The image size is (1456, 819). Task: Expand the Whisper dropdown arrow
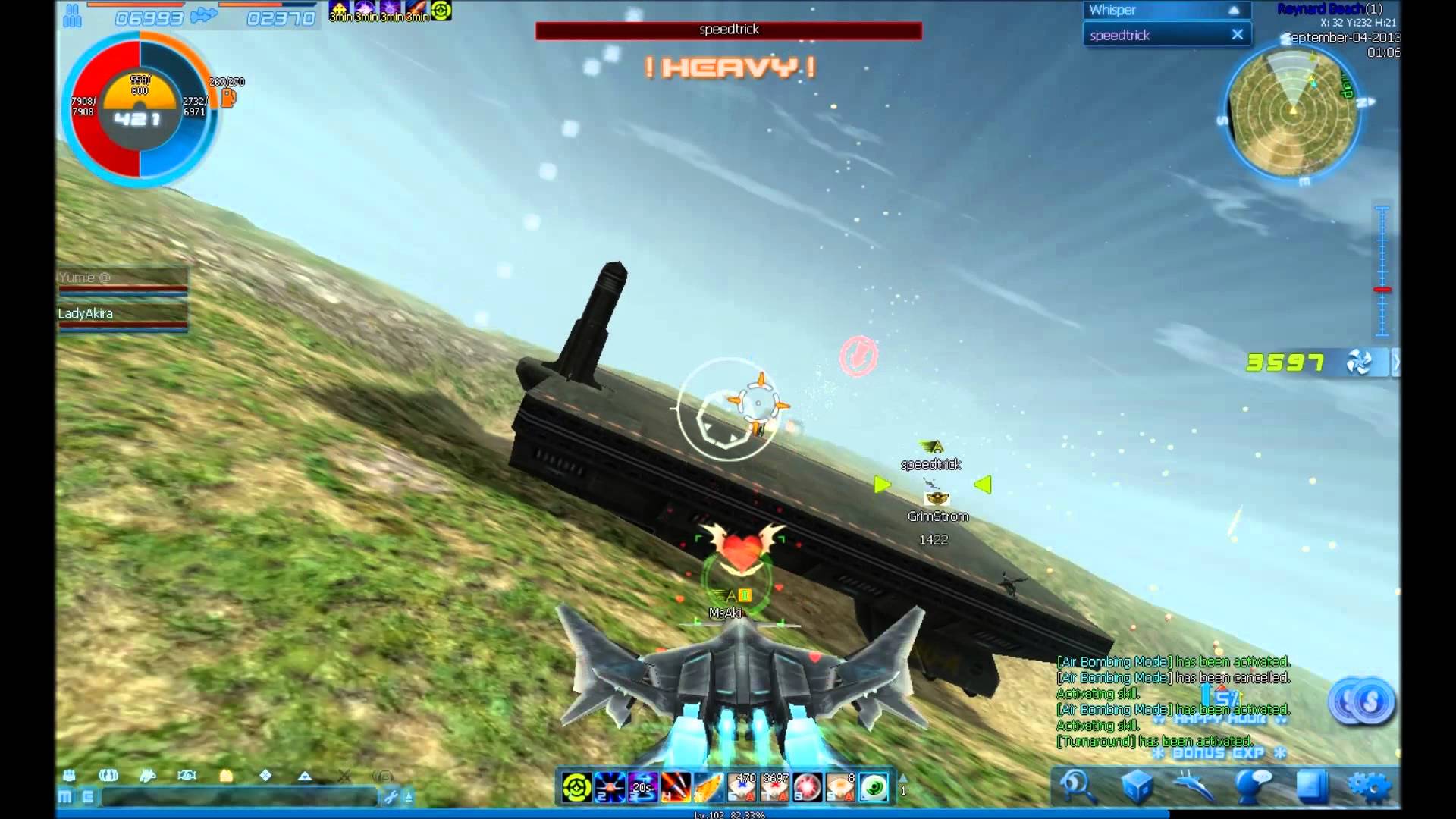[1234, 11]
